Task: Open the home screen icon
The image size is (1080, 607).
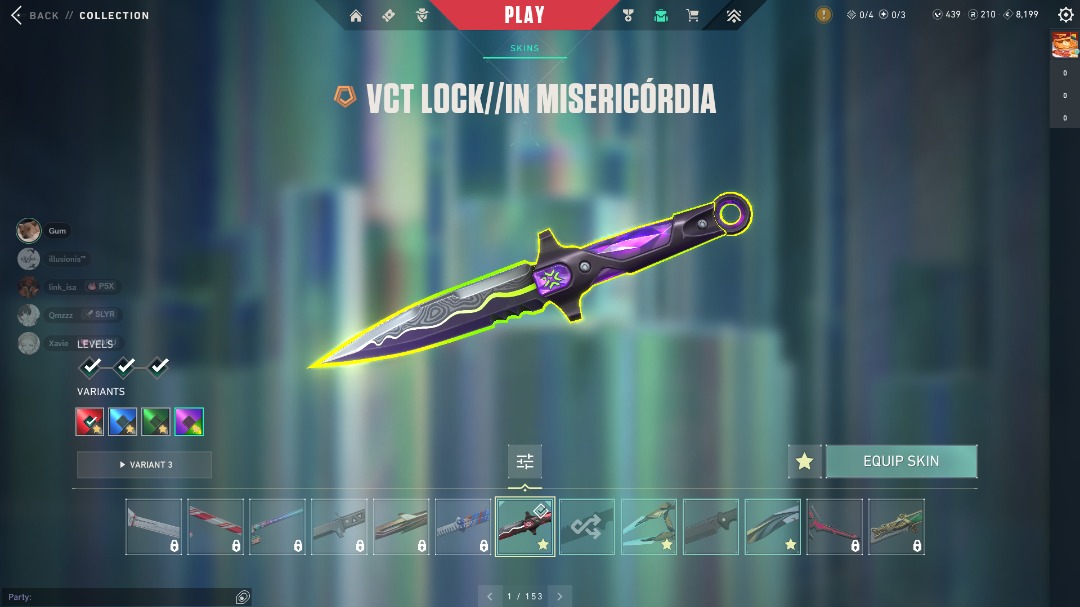Action: [x=356, y=15]
